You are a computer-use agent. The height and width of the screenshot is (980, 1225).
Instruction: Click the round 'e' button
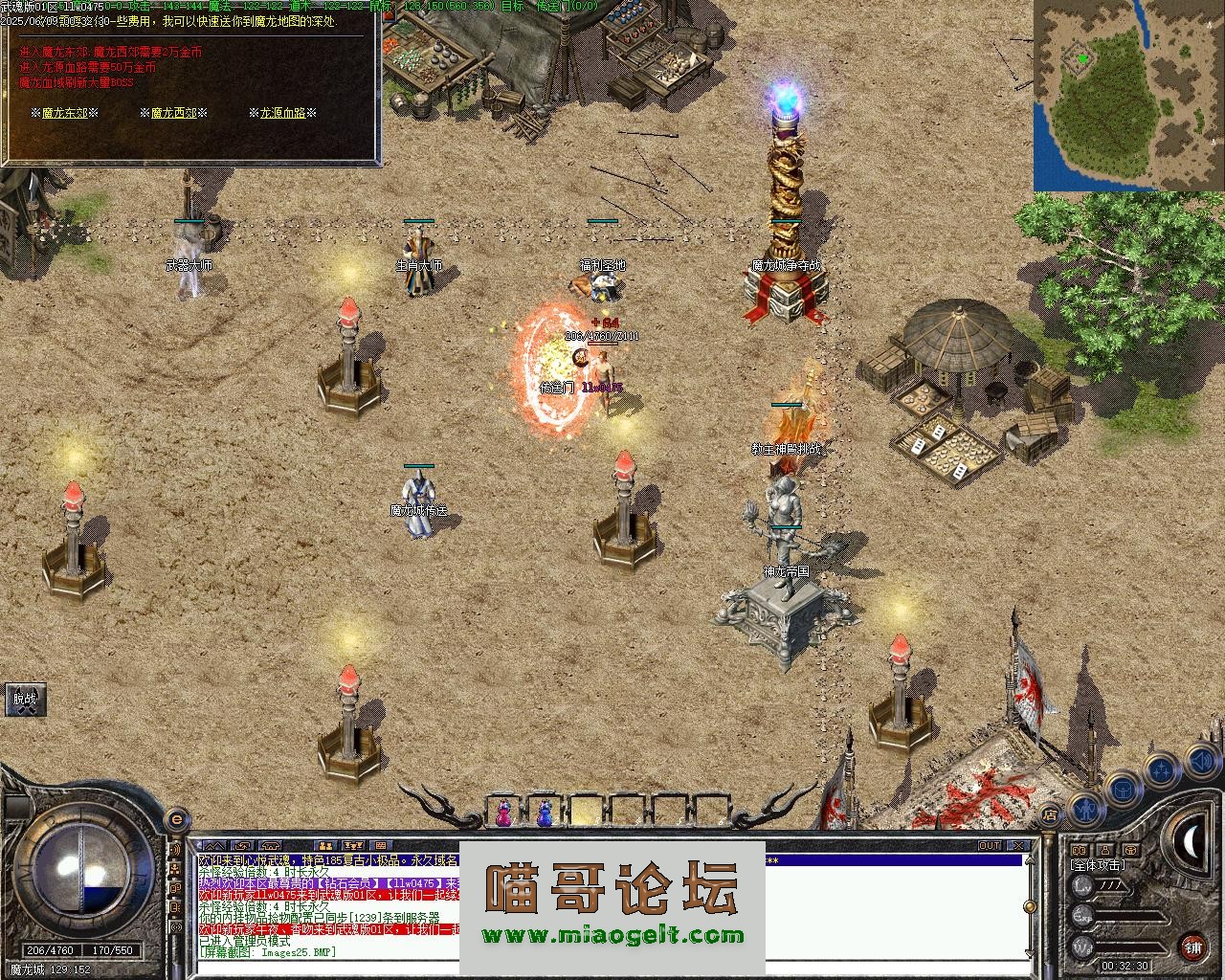pos(176,819)
